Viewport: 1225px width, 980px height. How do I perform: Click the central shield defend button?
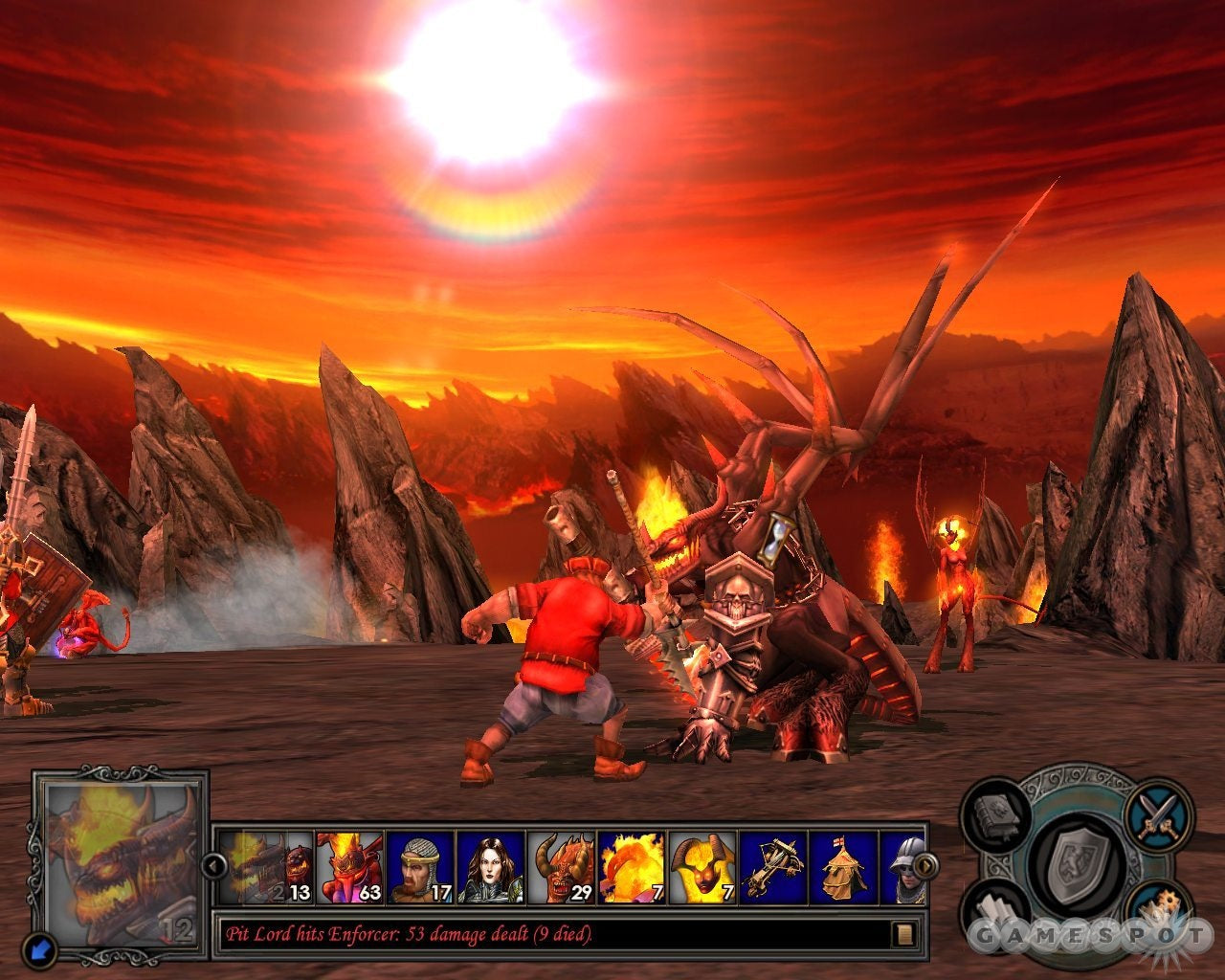(1077, 866)
